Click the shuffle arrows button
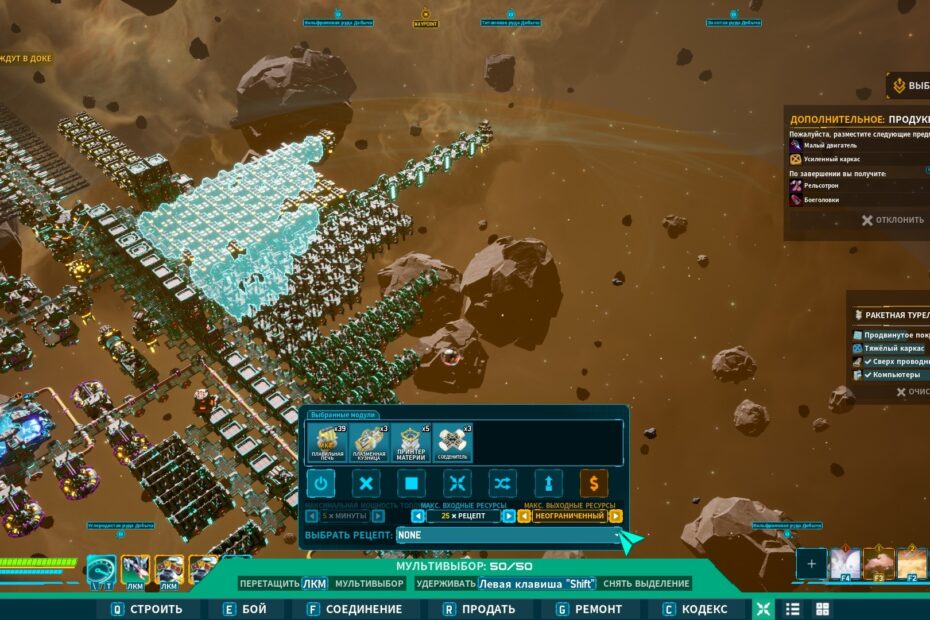The width and height of the screenshot is (930, 620). pos(502,484)
